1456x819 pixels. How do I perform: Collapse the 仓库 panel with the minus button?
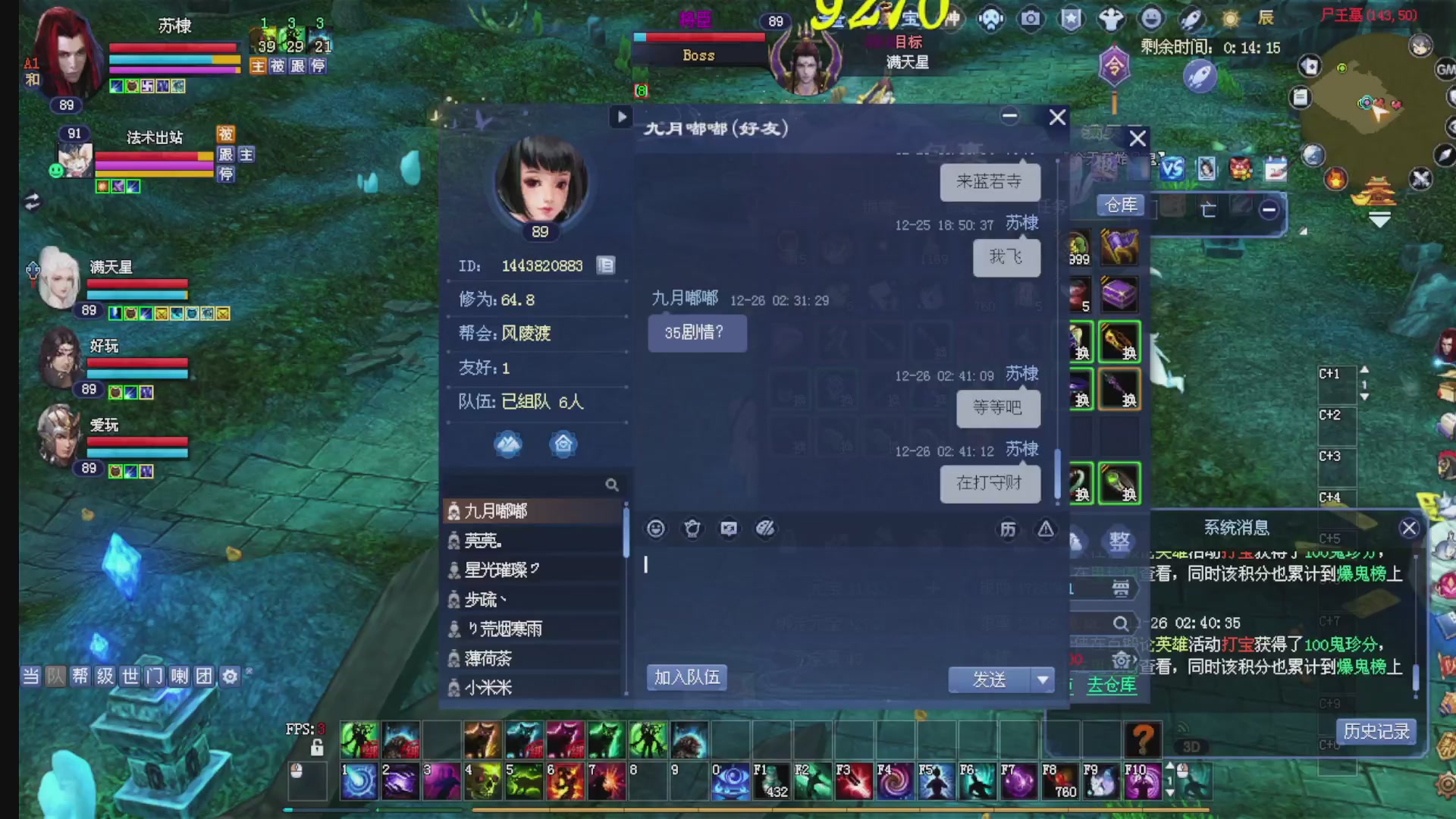pos(1269,212)
